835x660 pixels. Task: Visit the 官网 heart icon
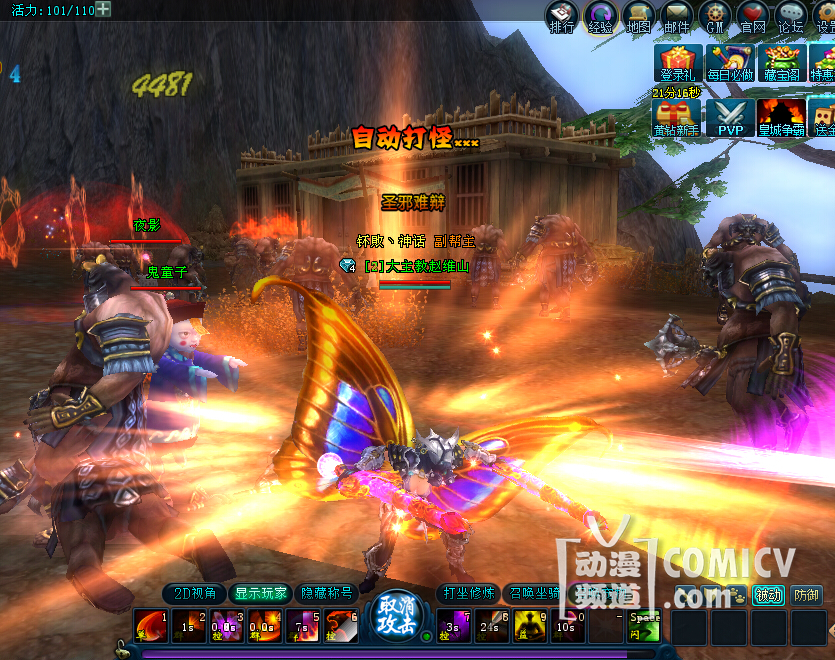click(x=753, y=16)
